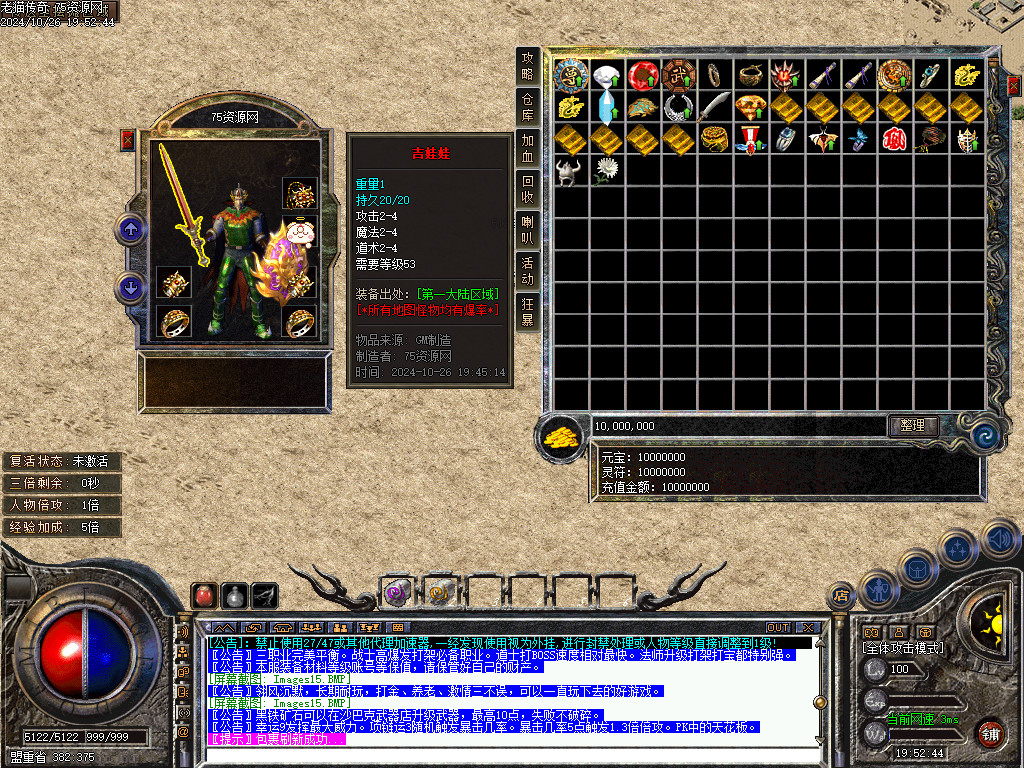The width and height of the screenshot is (1024, 768).
Task: Select the 加血 heal tab
Action: click(528, 147)
